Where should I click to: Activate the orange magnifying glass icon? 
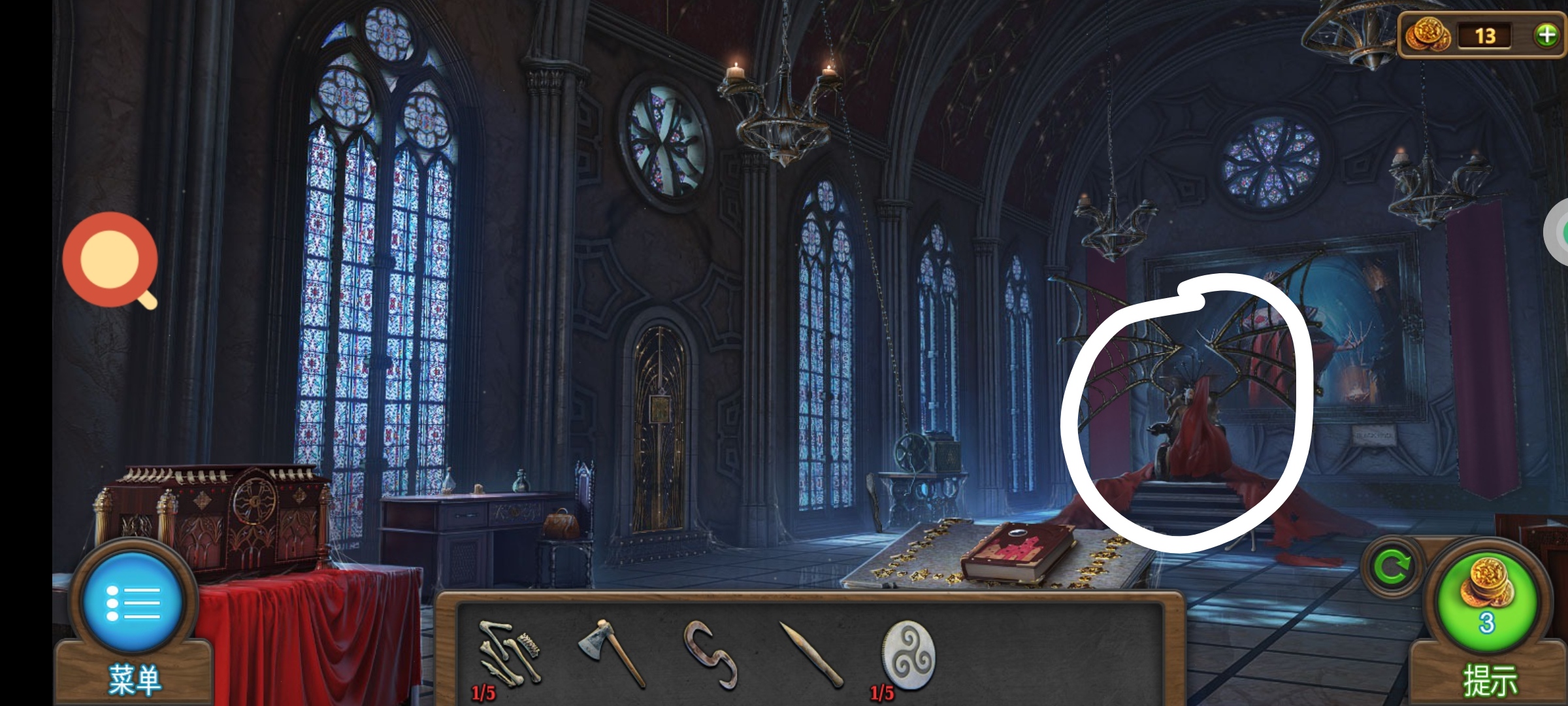pos(110,260)
